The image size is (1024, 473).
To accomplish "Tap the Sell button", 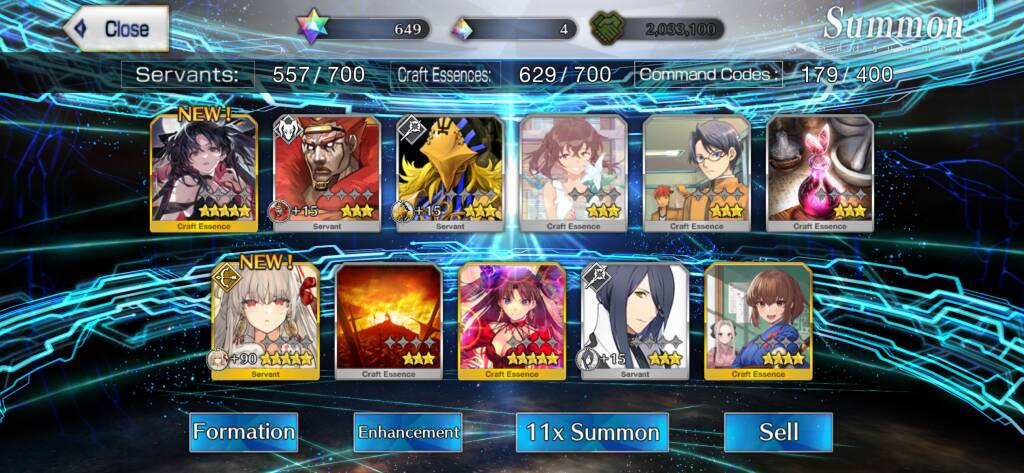I will click(778, 432).
